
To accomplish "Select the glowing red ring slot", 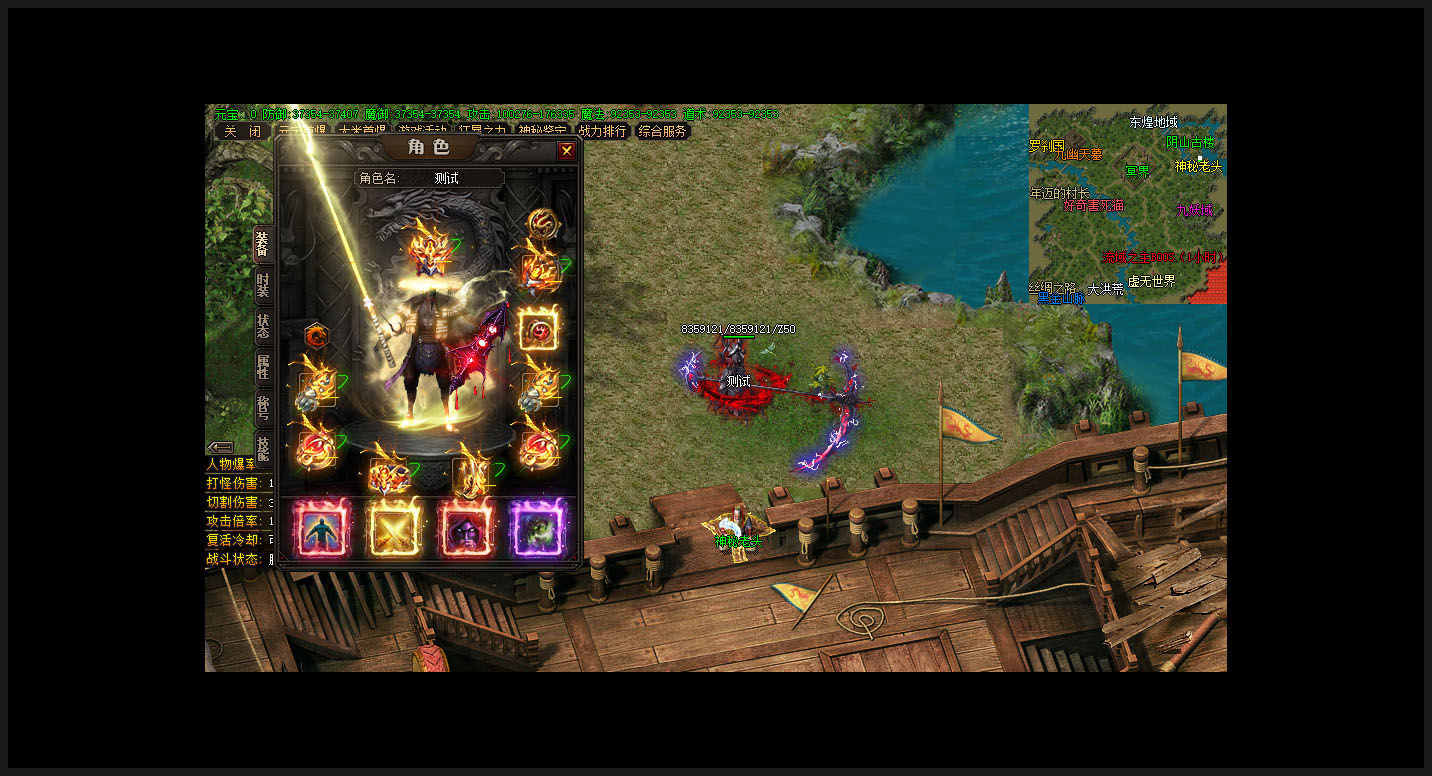I will pos(539,329).
